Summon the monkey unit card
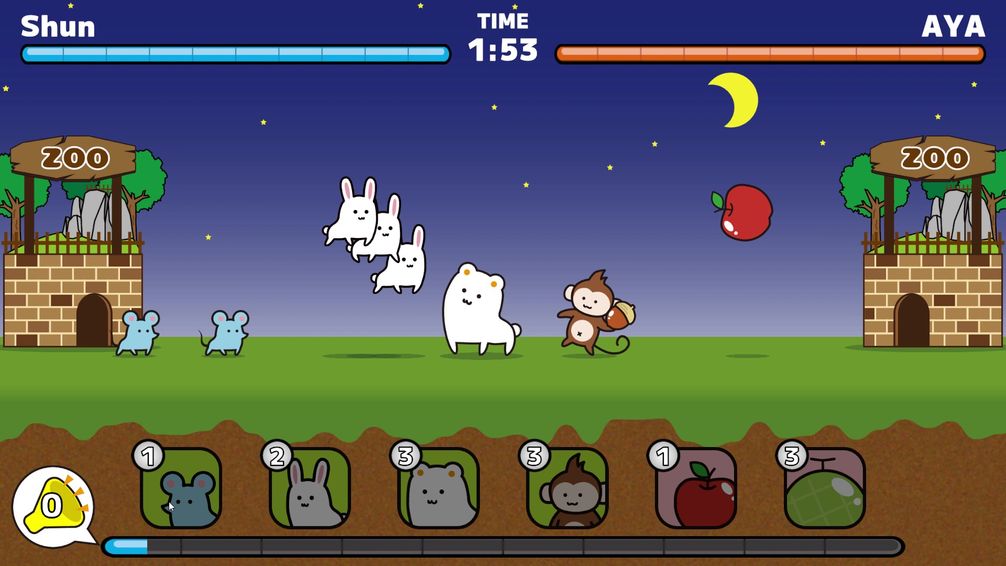The width and height of the screenshot is (1006, 566). (567, 490)
